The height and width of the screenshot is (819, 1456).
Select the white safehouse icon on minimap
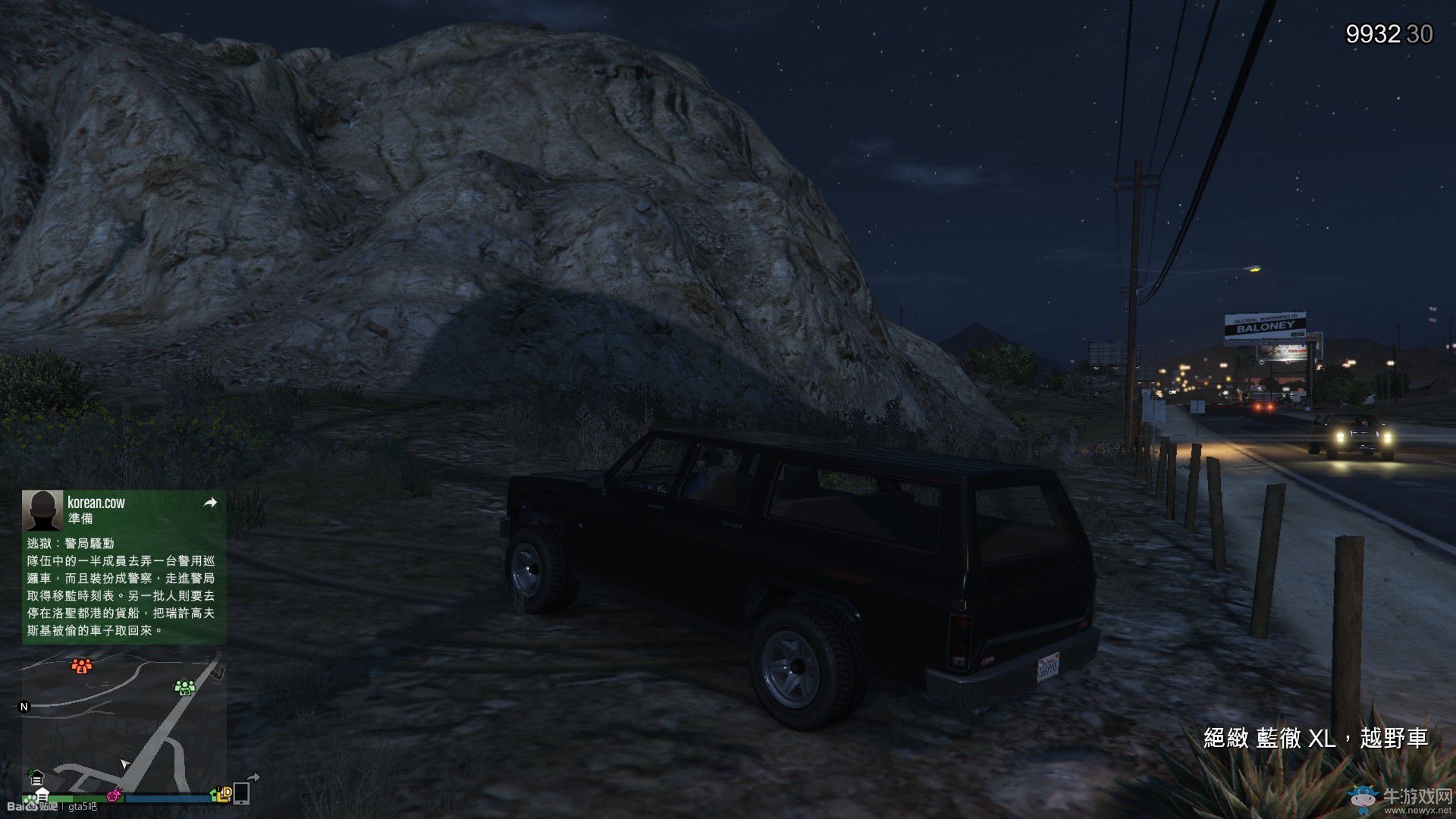(x=42, y=795)
